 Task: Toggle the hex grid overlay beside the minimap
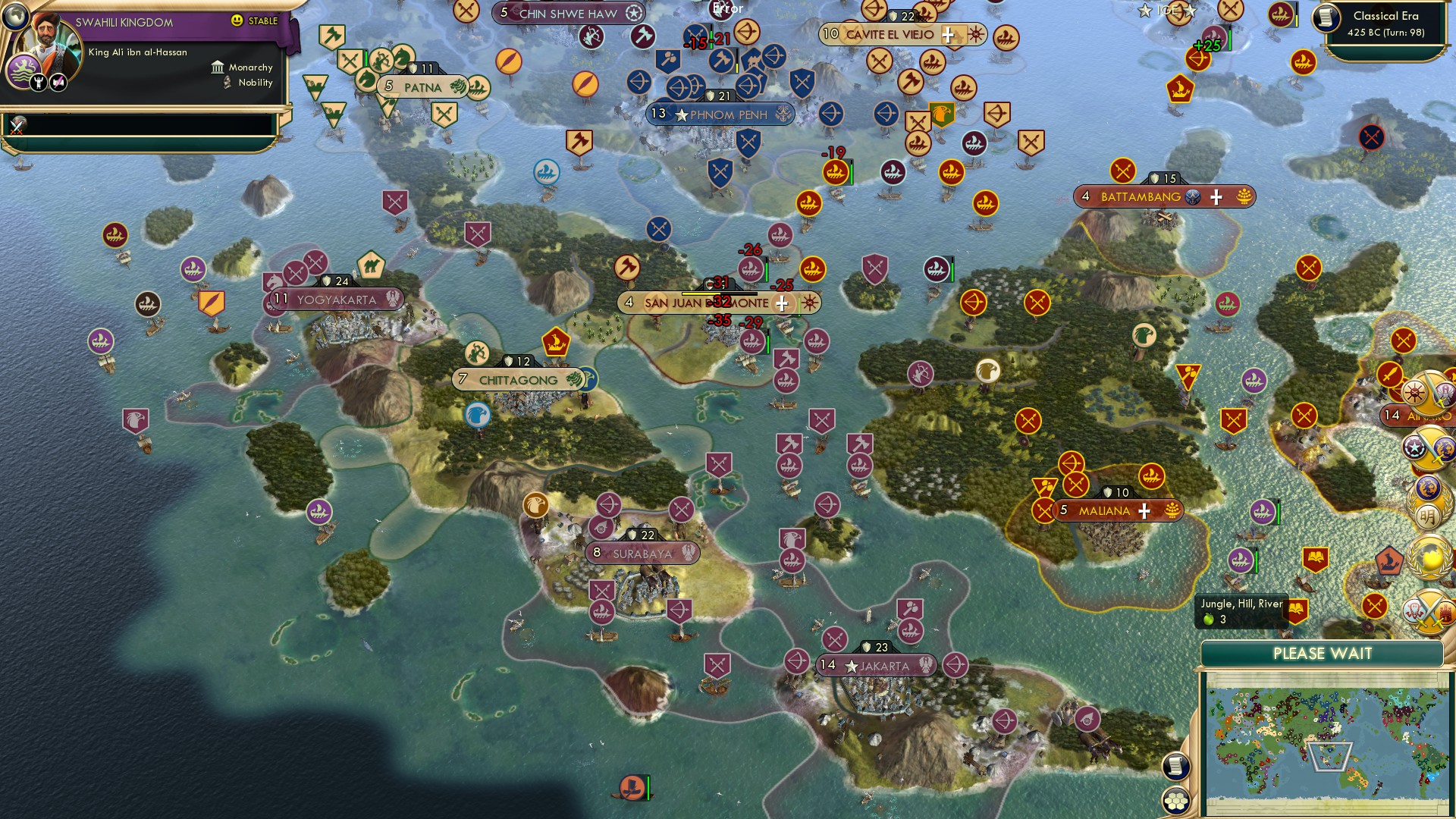pos(1176,800)
